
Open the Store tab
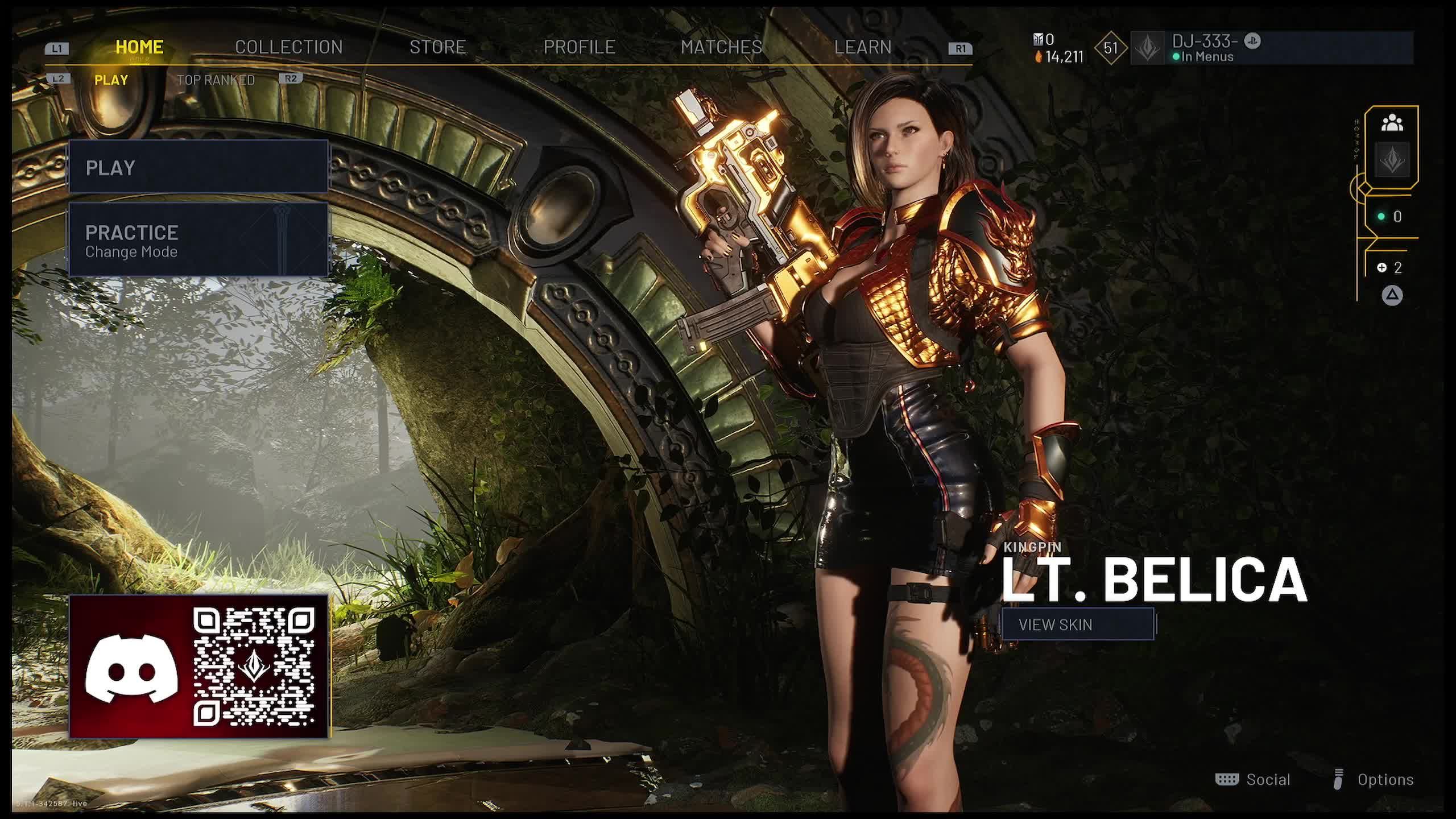(437, 47)
